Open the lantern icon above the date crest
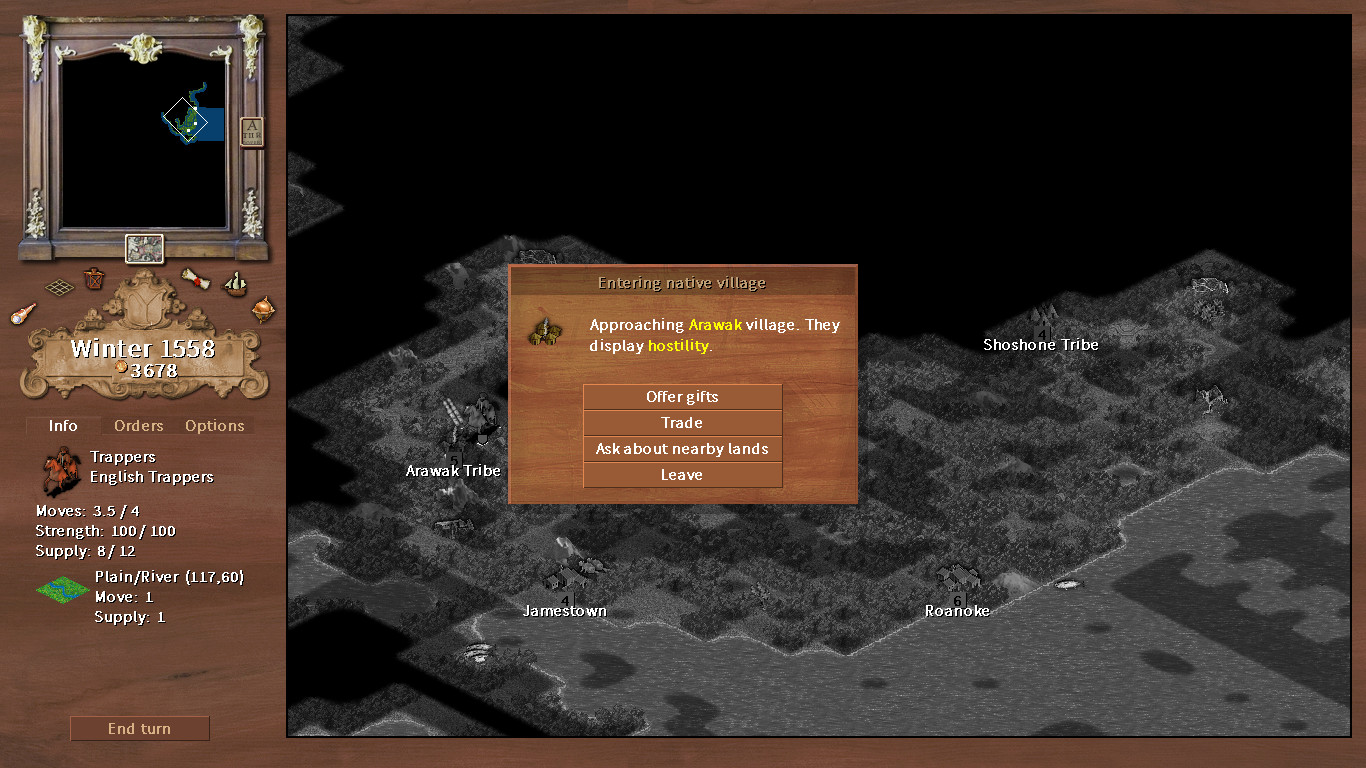This screenshot has width=1366, height=768. pos(94,280)
